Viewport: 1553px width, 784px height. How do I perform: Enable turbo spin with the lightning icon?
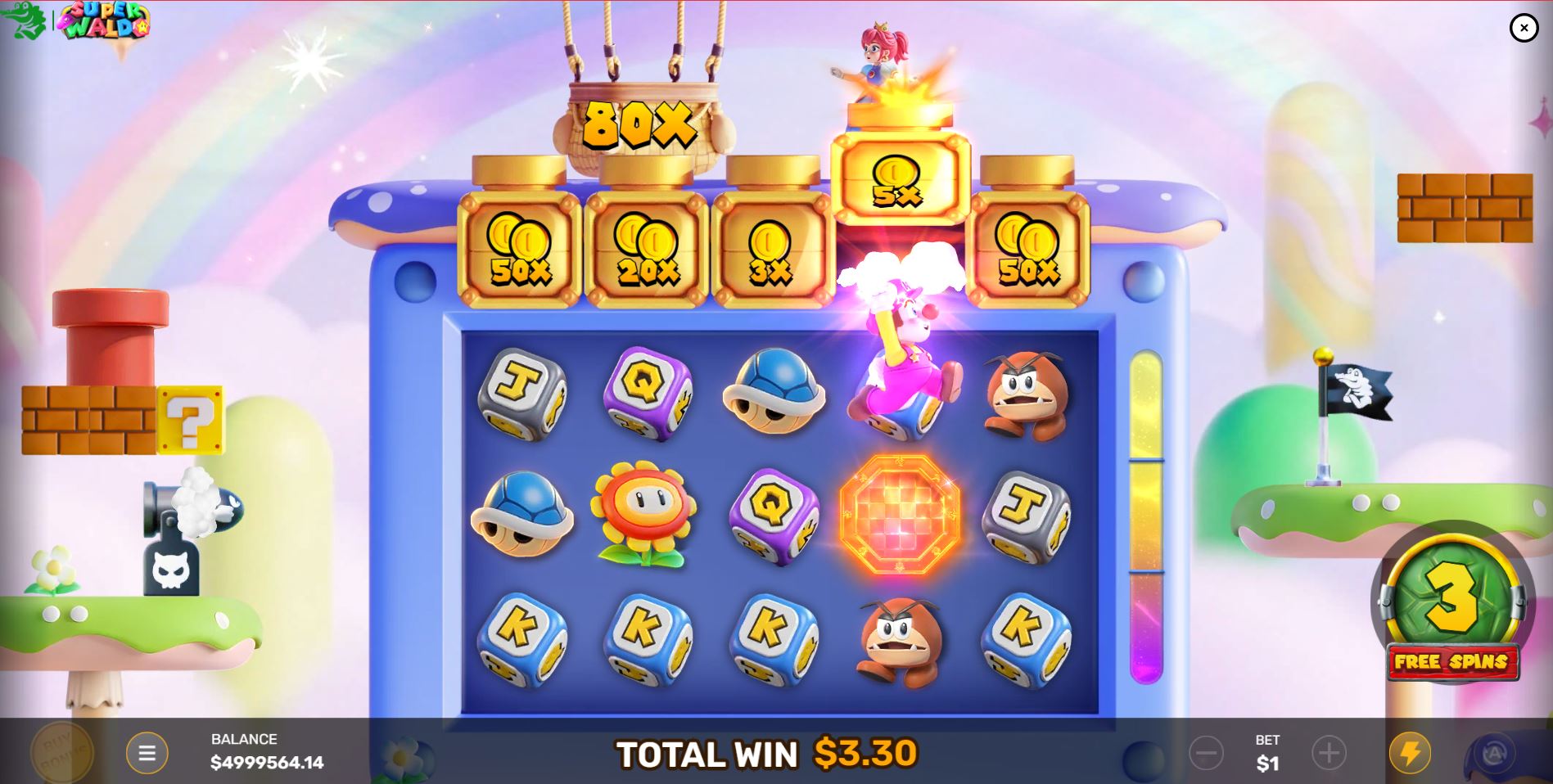click(1410, 752)
